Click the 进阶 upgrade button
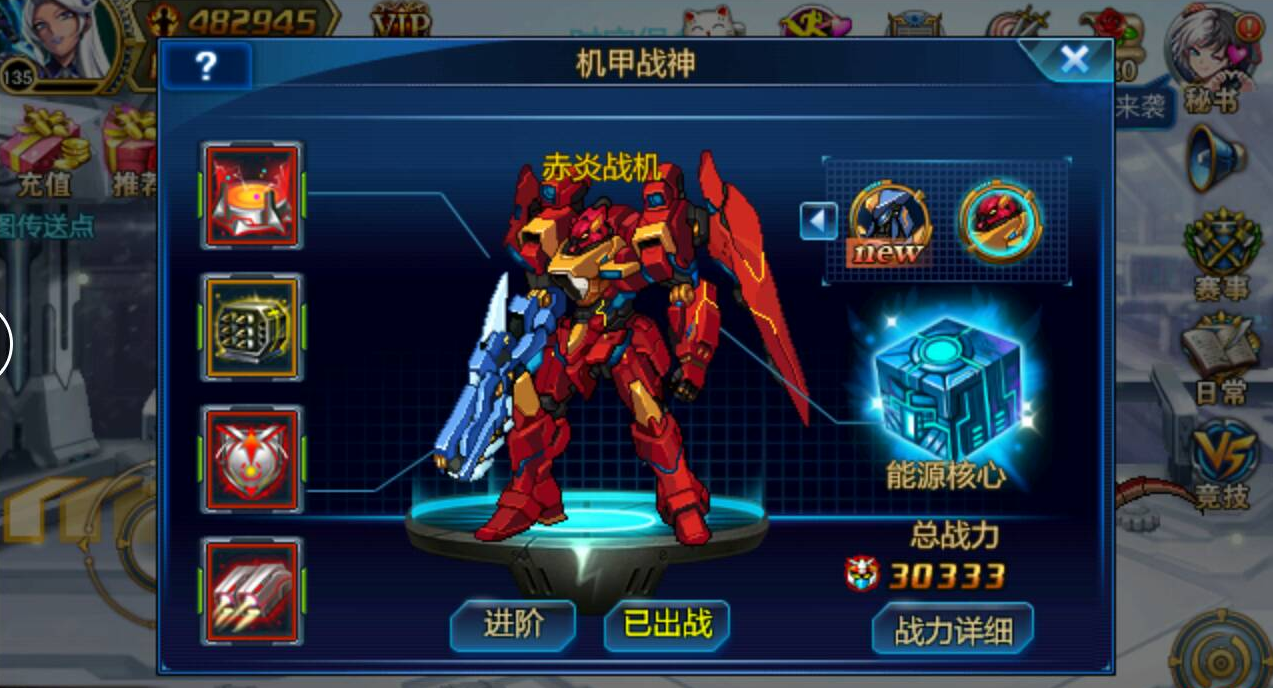This screenshot has width=1273, height=688. [513, 625]
